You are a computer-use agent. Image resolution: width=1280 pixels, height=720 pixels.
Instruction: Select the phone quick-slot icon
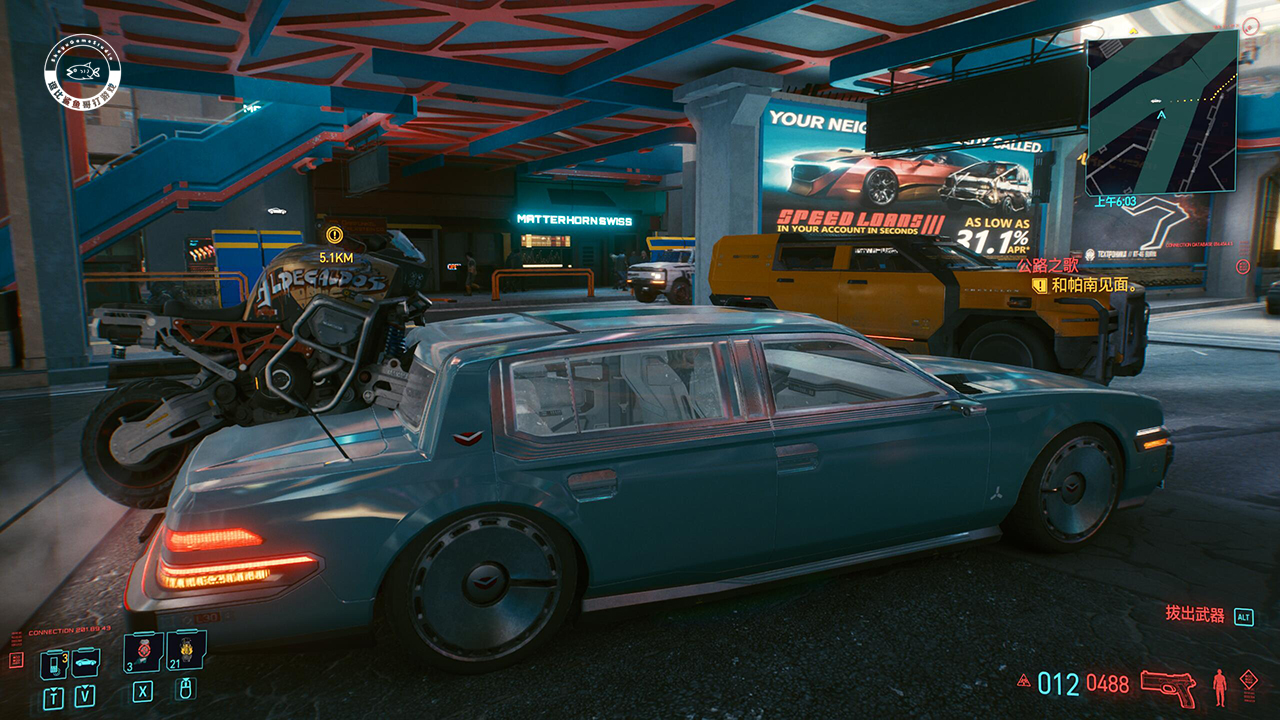[52, 664]
